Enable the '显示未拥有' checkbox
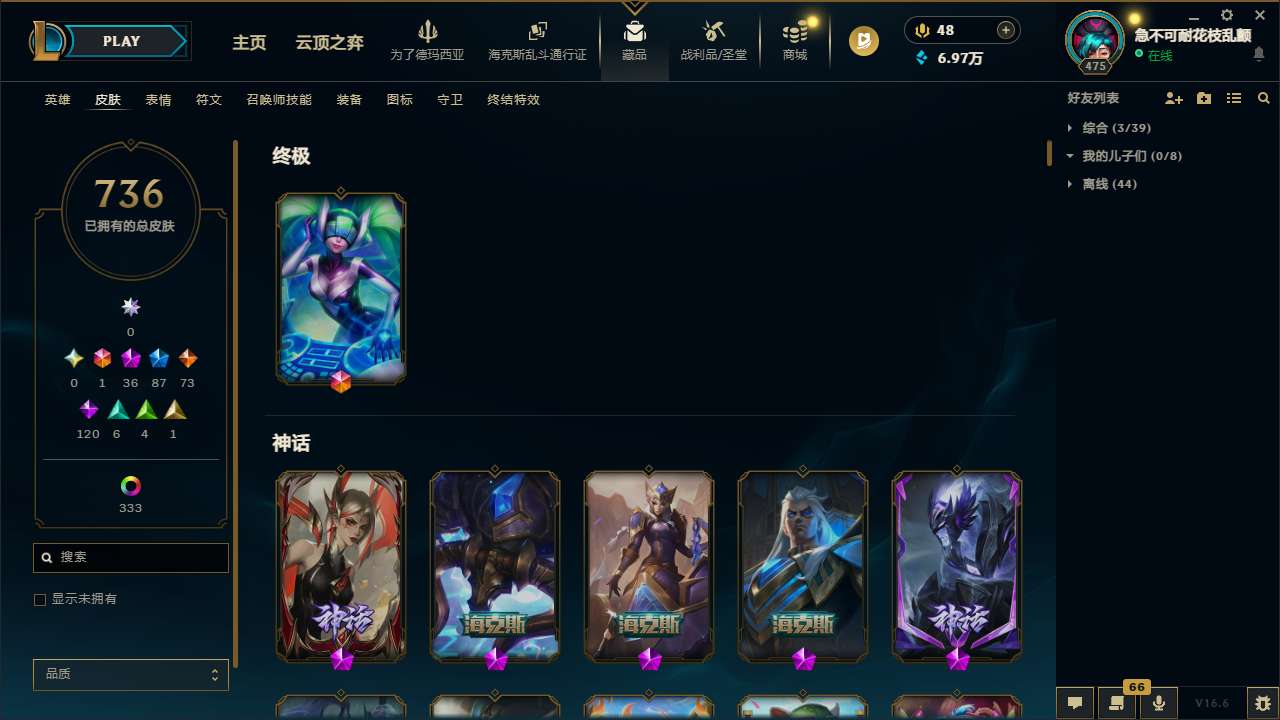1280x720 pixels. pos(40,599)
